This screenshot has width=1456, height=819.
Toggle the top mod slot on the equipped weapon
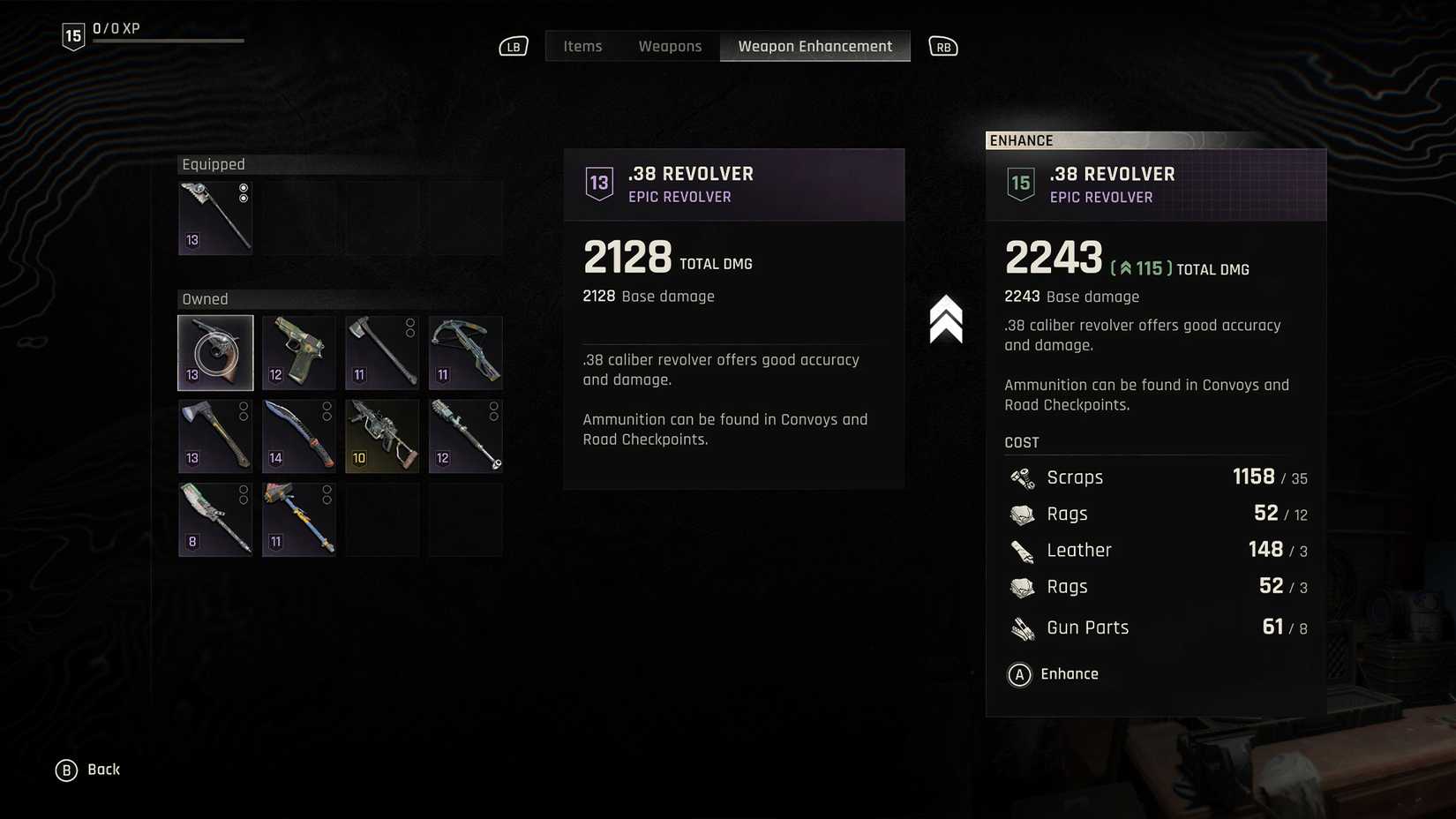[244, 187]
